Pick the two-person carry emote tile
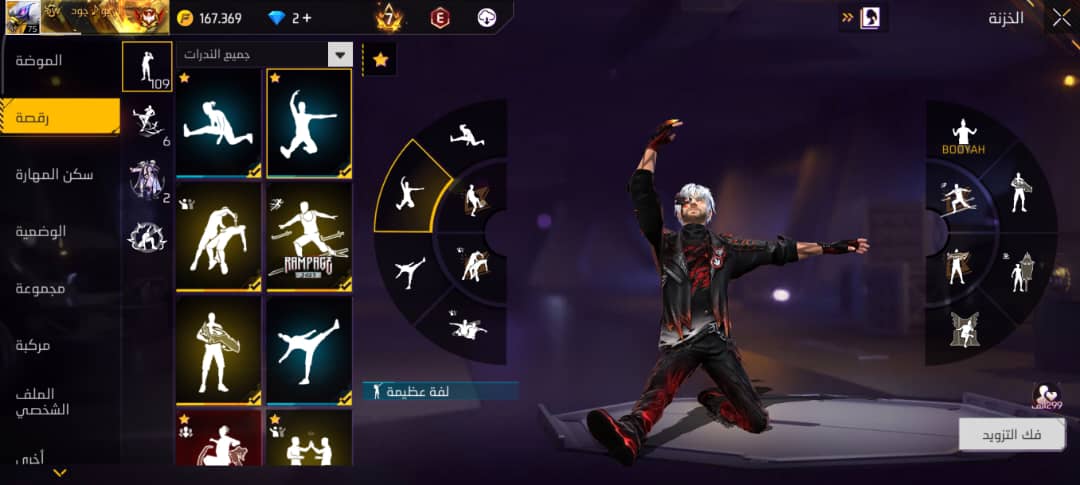1080x485 pixels. 218,237
